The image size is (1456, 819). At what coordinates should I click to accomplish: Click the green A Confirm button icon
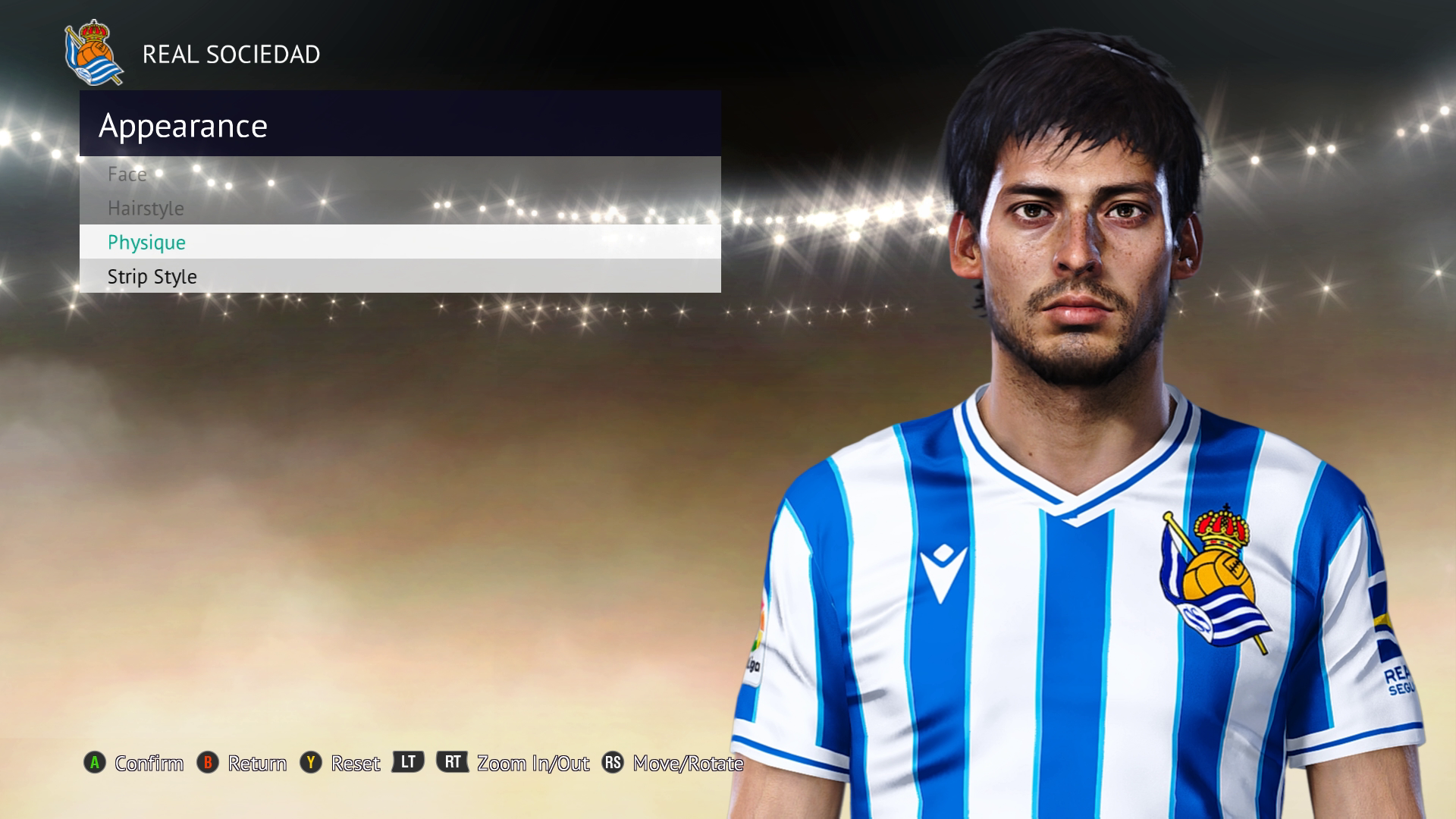94,764
